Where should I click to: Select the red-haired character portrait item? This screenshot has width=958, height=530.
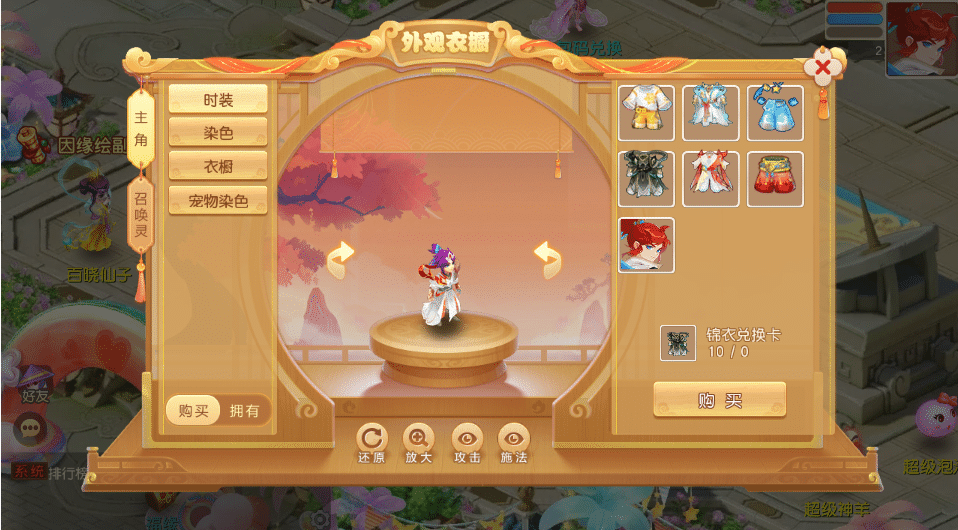[x=647, y=245]
